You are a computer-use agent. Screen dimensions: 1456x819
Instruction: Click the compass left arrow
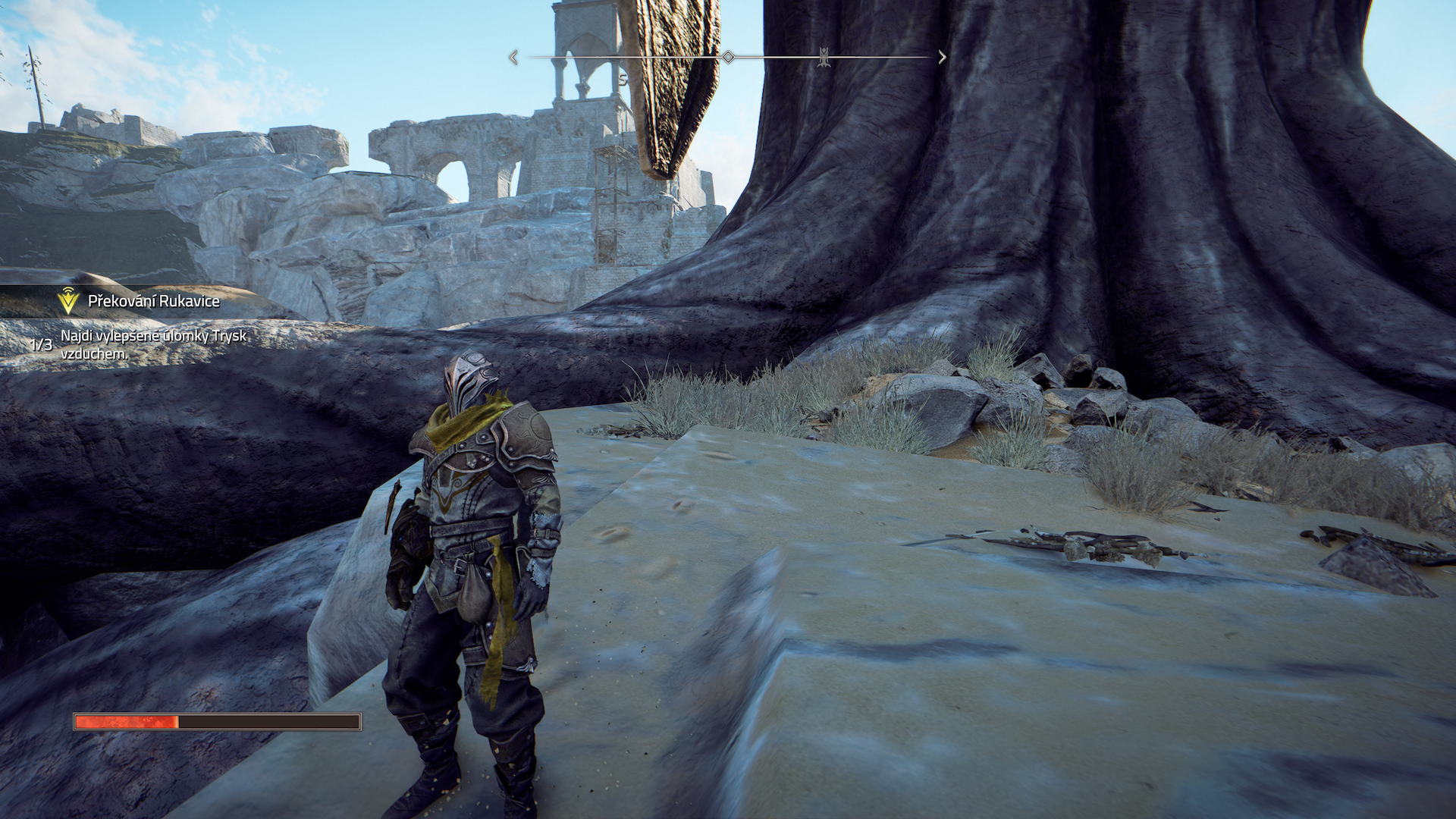coord(513,58)
